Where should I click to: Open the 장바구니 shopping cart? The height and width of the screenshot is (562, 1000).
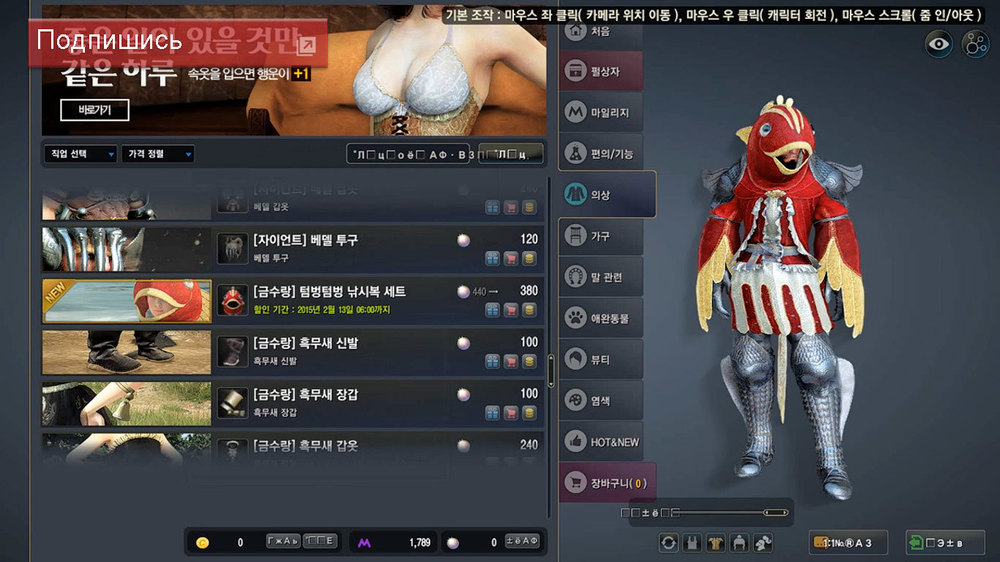pyautogui.click(x=606, y=484)
